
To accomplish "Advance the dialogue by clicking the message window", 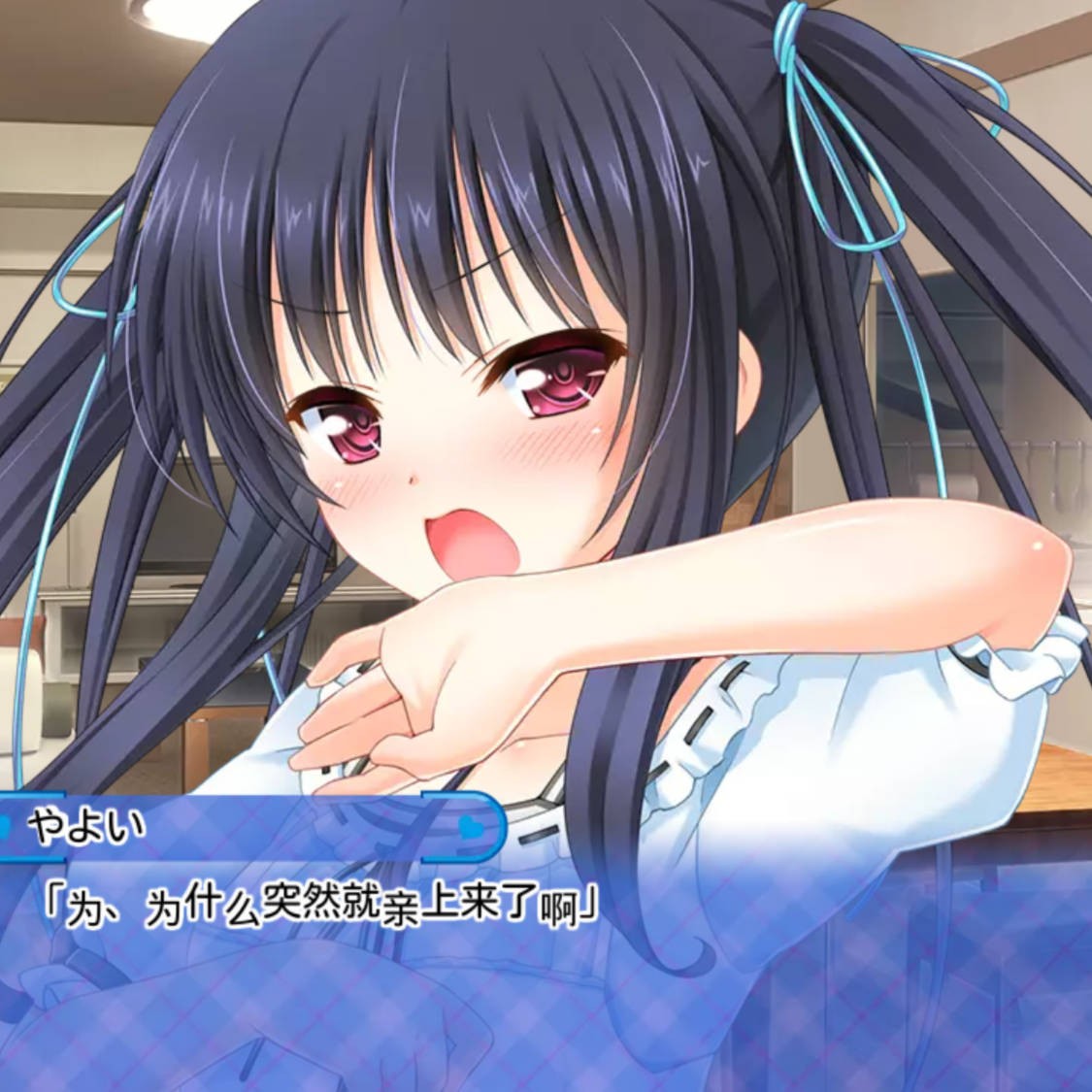I will [544, 971].
